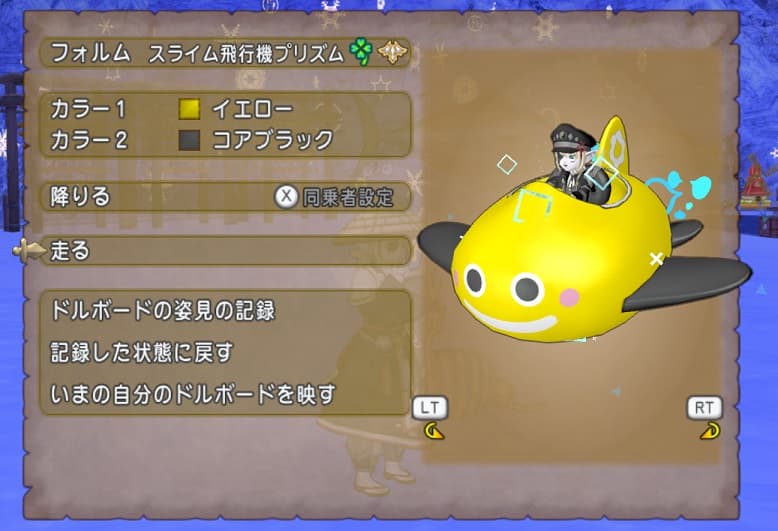Select the 走る run option
Image resolution: width=778 pixels, height=531 pixels.
click(x=225, y=251)
